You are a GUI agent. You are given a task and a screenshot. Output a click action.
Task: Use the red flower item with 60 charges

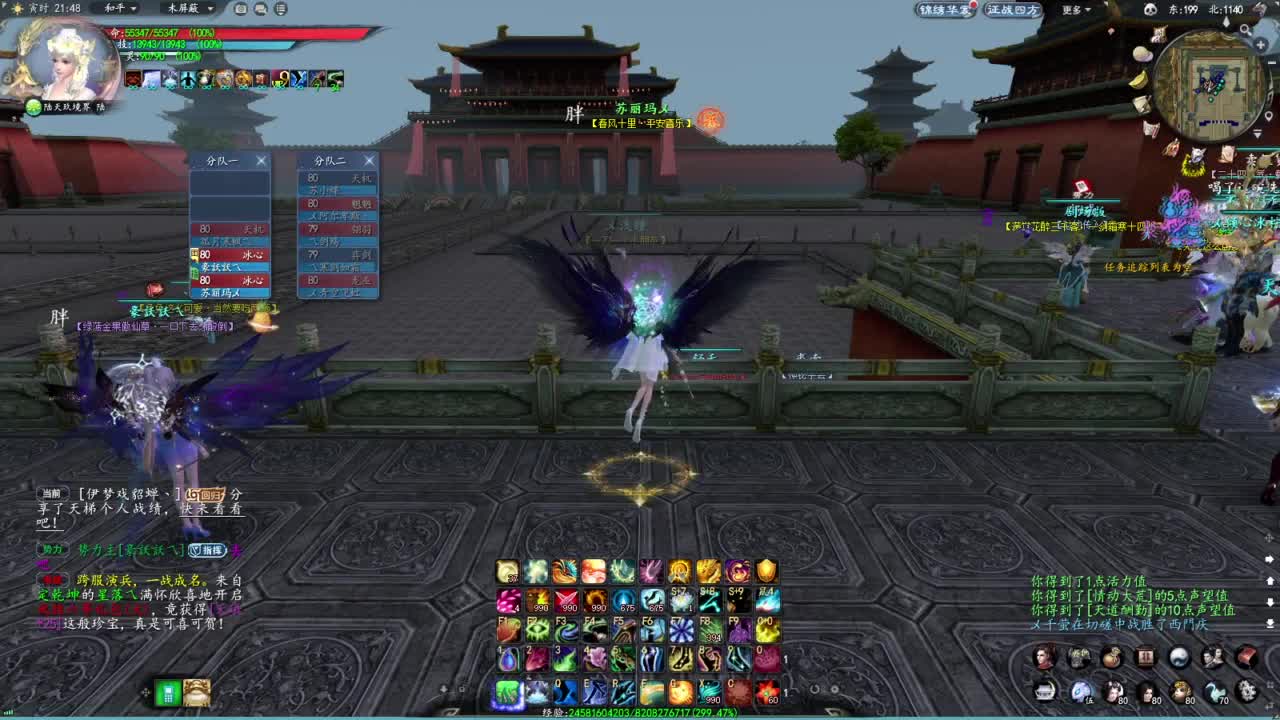tap(767, 692)
